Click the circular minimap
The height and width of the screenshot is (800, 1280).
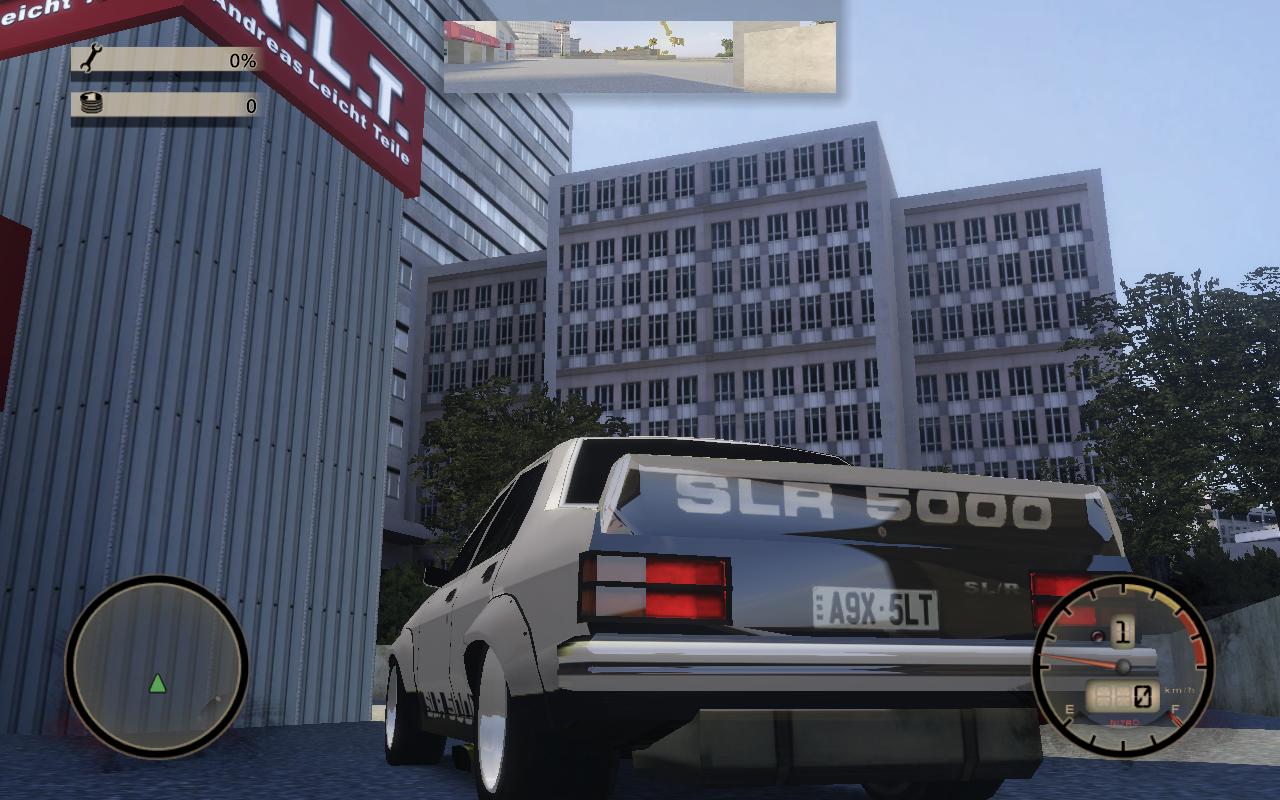156,665
